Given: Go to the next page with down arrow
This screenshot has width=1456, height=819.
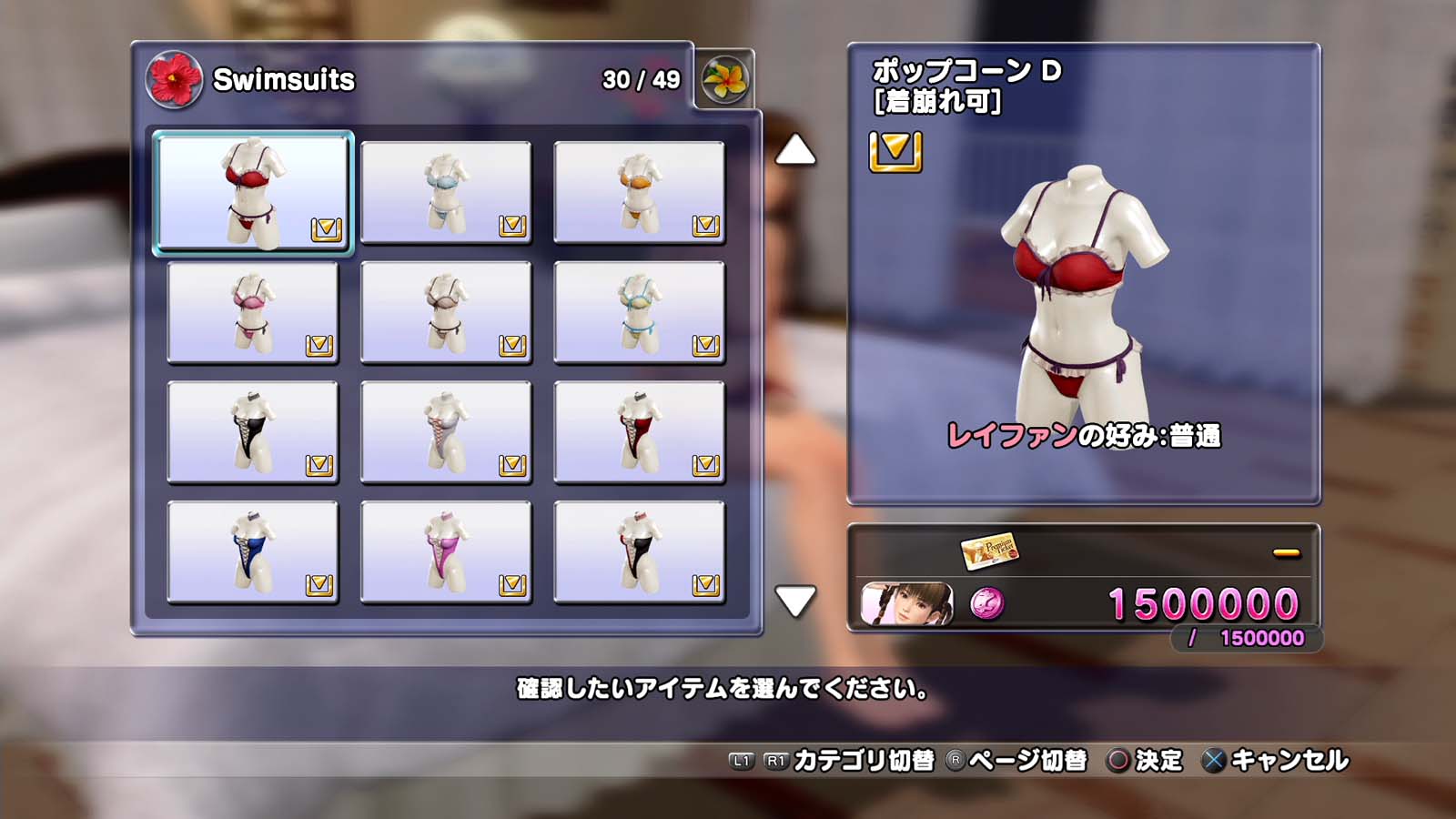Looking at the screenshot, I should (x=795, y=601).
